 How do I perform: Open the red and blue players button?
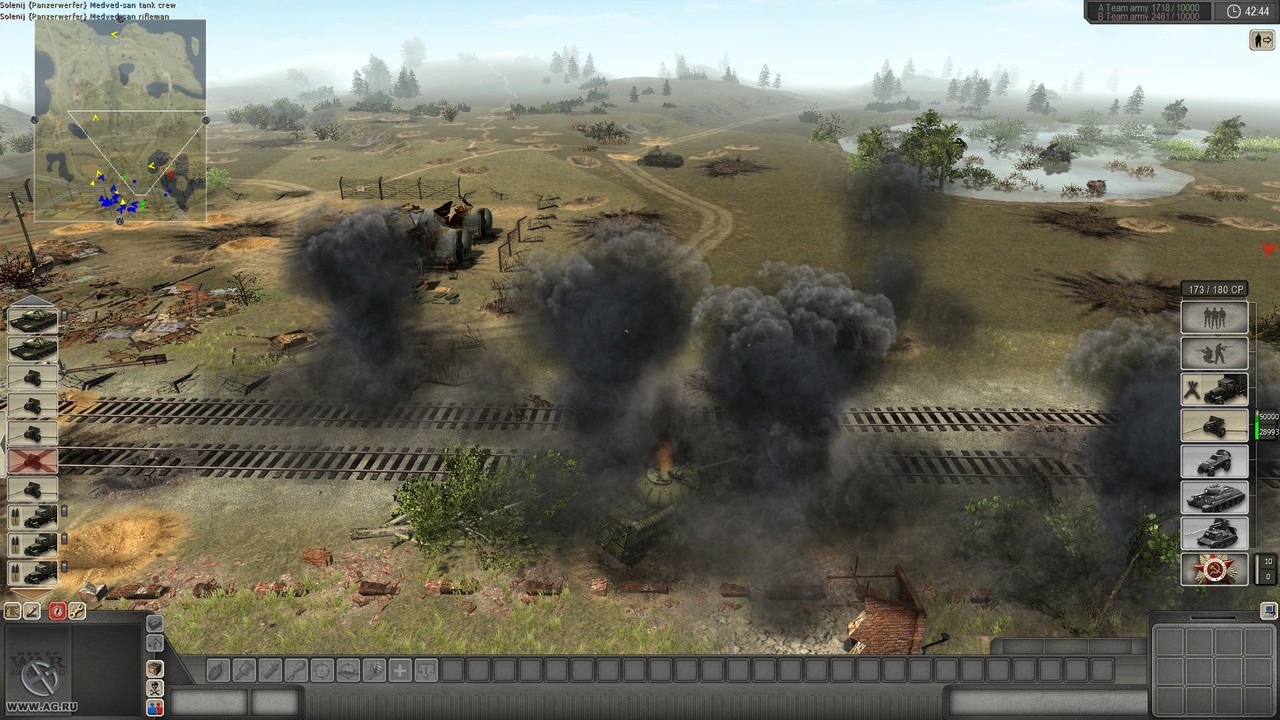155,708
